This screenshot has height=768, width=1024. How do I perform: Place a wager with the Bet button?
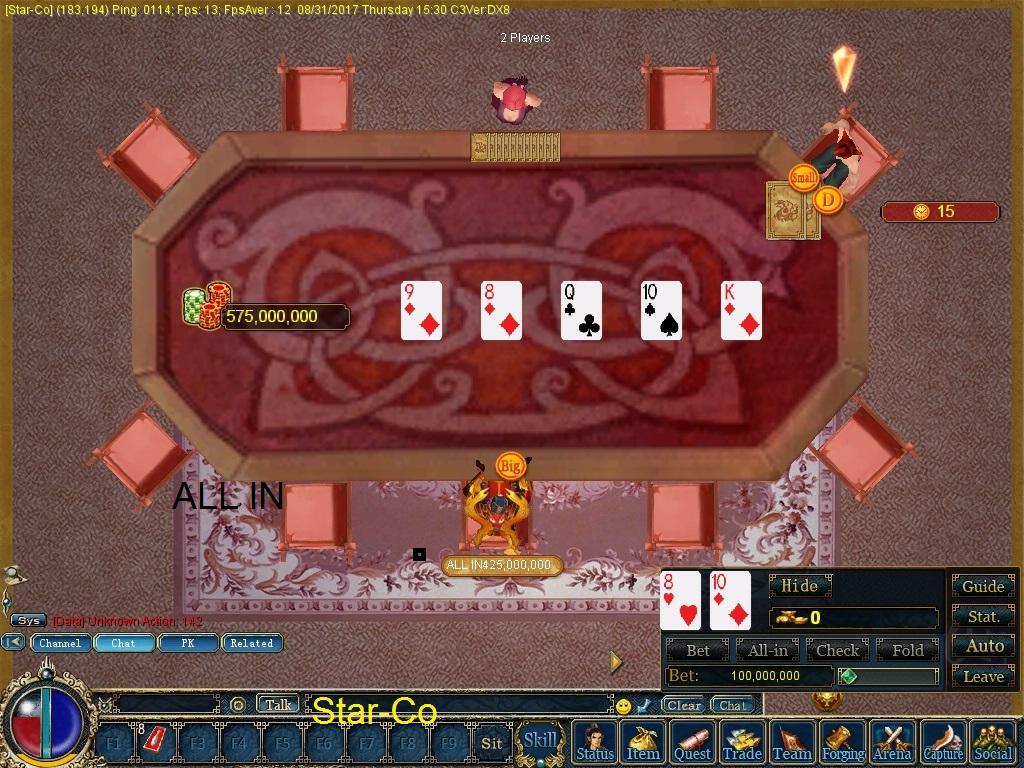coord(697,650)
